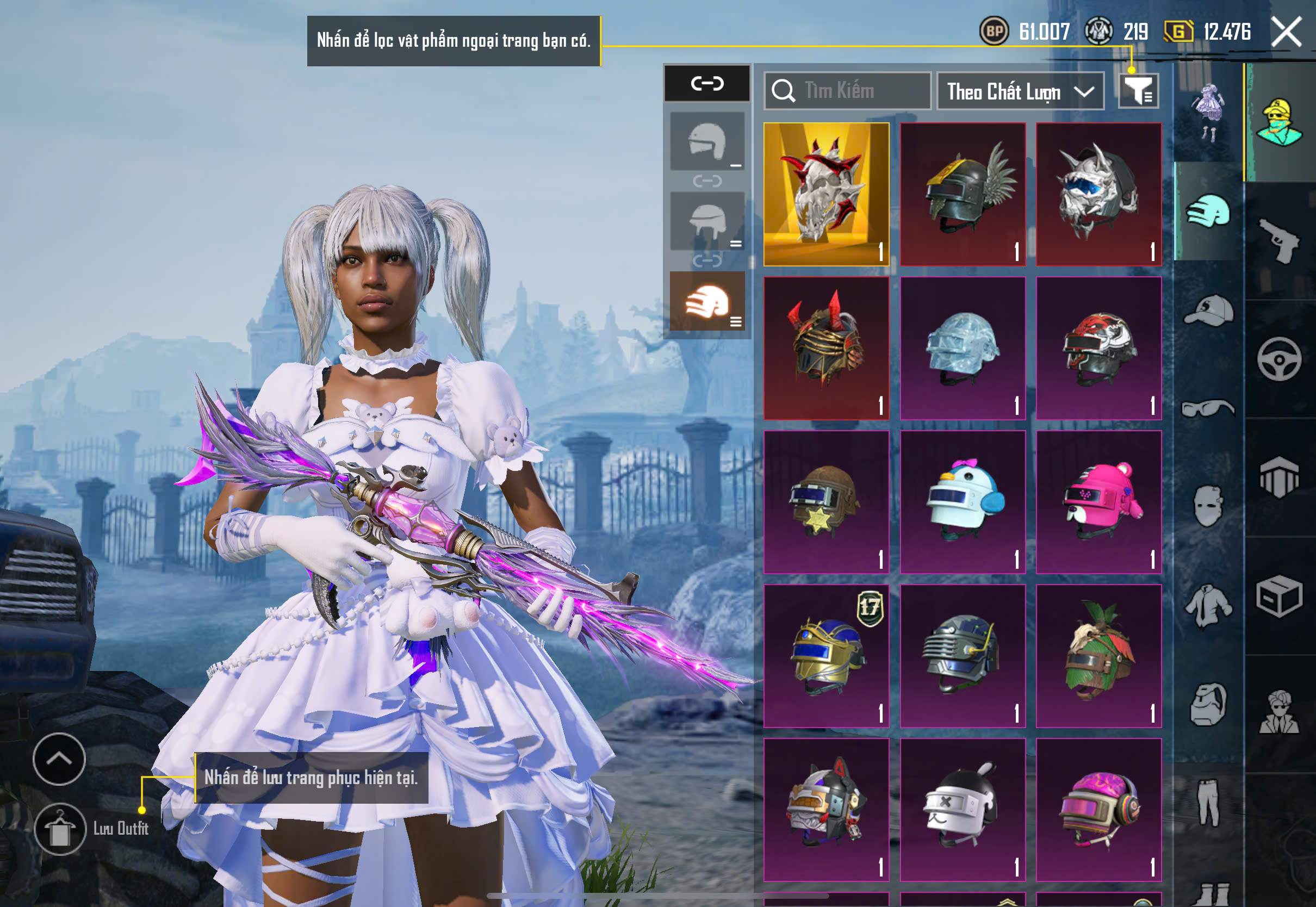Image resolution: width=1316 pixels, height=907 pixels.
Task: Open the sunglasses category
Action: [x=1208, y=408]
